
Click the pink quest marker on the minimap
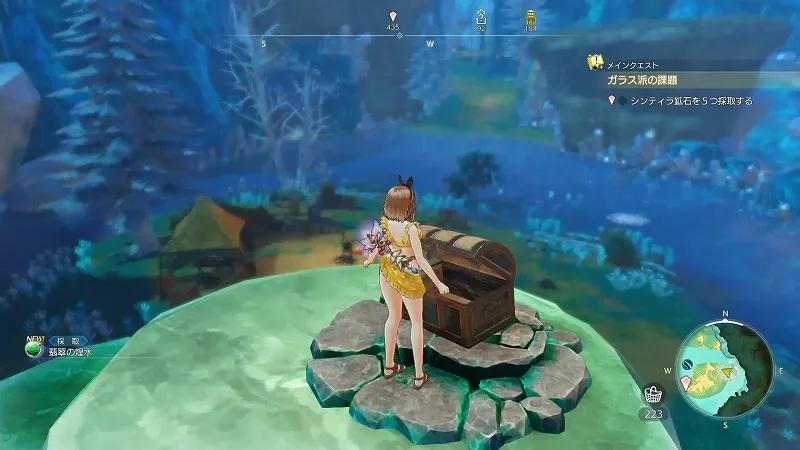[686, 382]
